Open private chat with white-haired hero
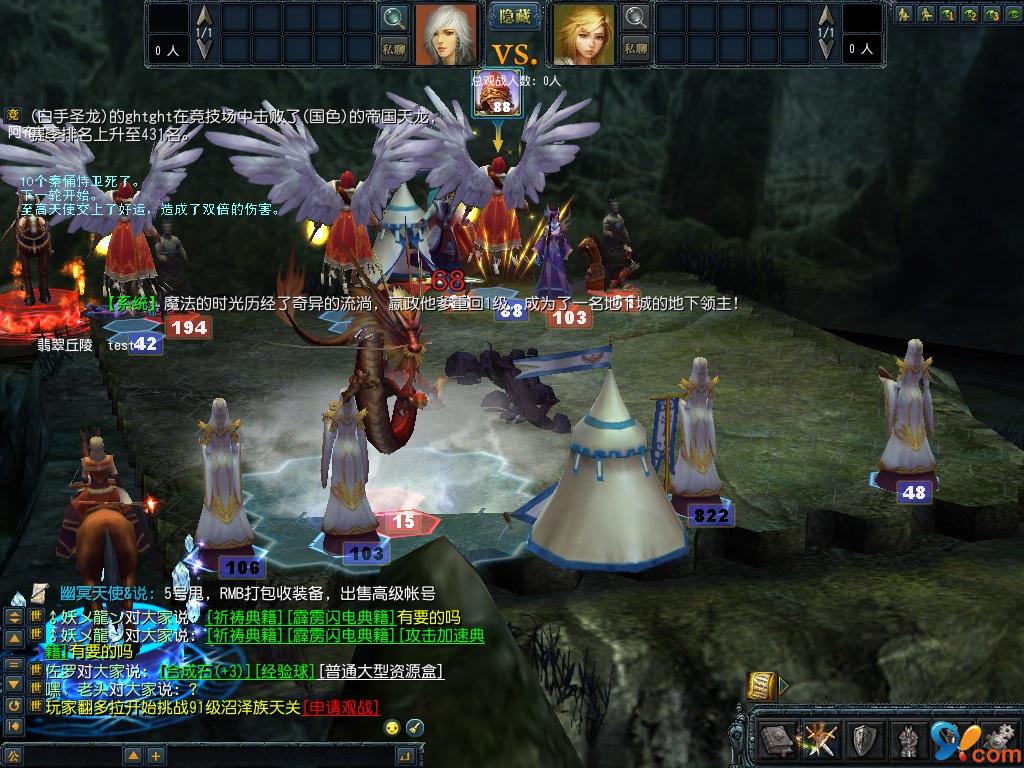 click(x=394, y=47)
